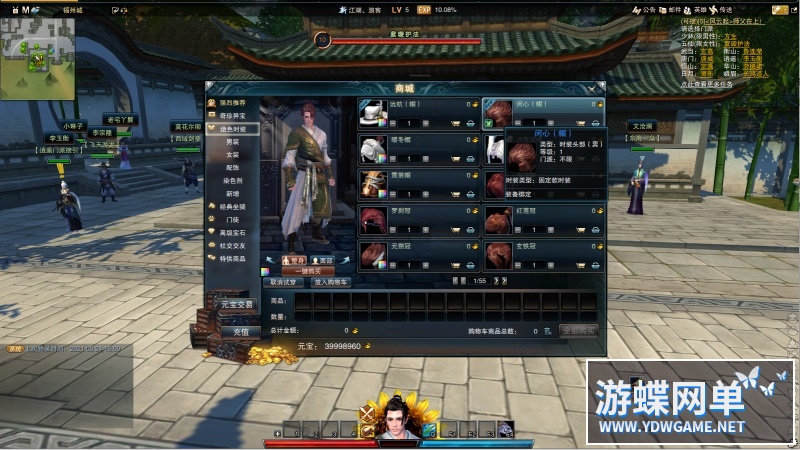Switch to the 特供商品 category
Image resolution: width=800 pixels, height=450 pixels.
(x=232, y=257)
